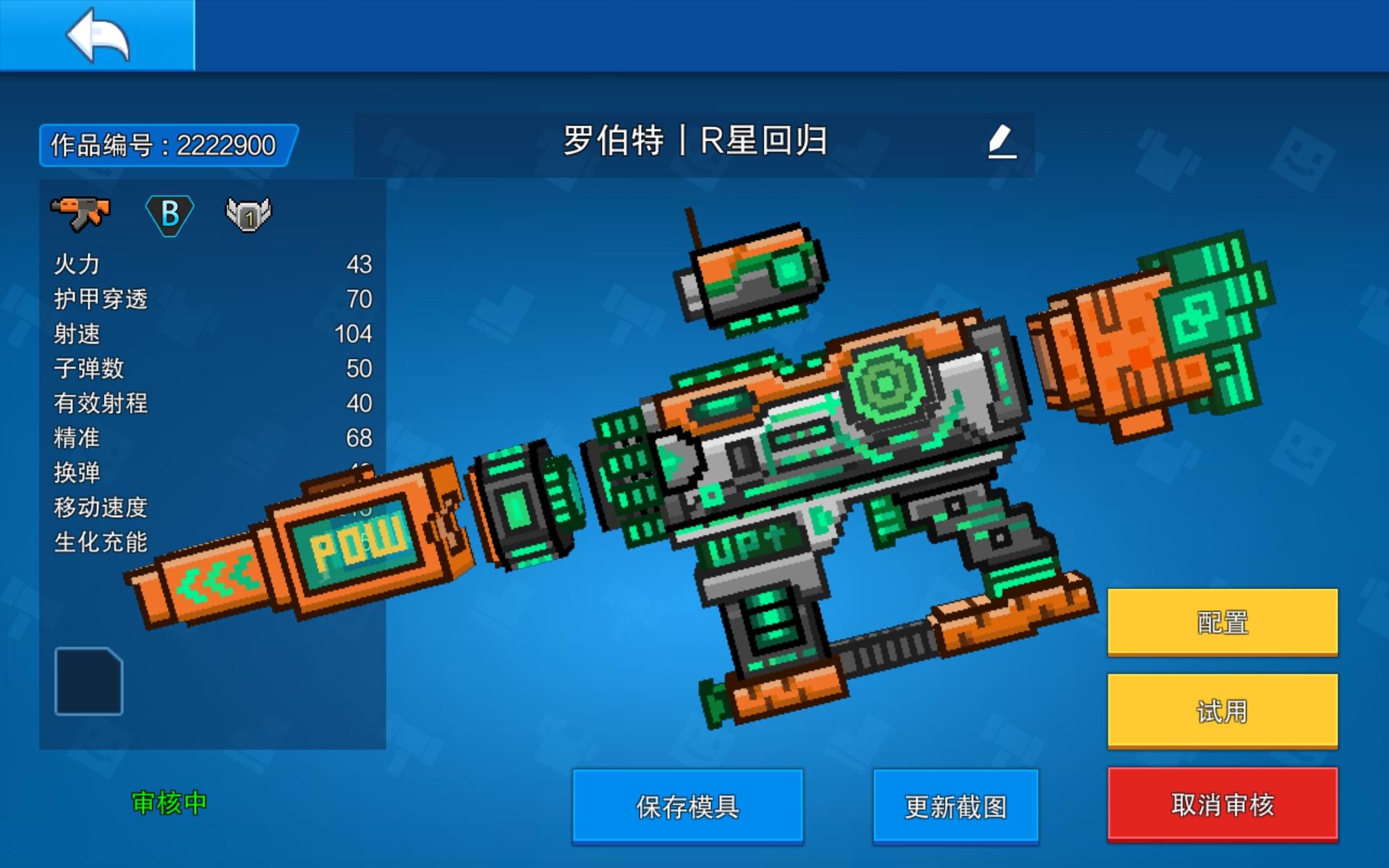Screen dimensions: 1389x868
Task: Click the 作品编号 2222900 ID badge
Action: point(165,144)
